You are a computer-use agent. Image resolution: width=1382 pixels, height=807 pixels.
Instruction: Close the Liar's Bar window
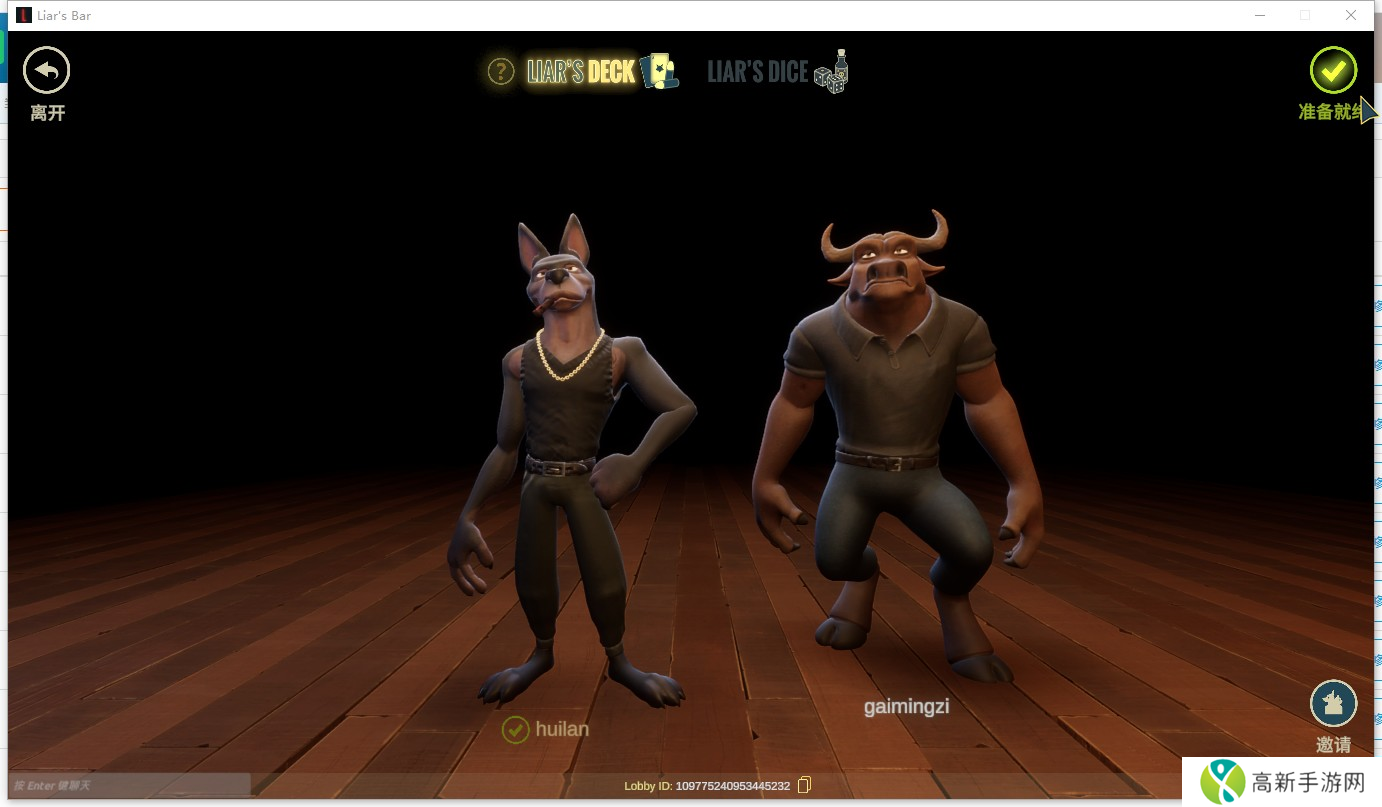(x=1351, y=15)
